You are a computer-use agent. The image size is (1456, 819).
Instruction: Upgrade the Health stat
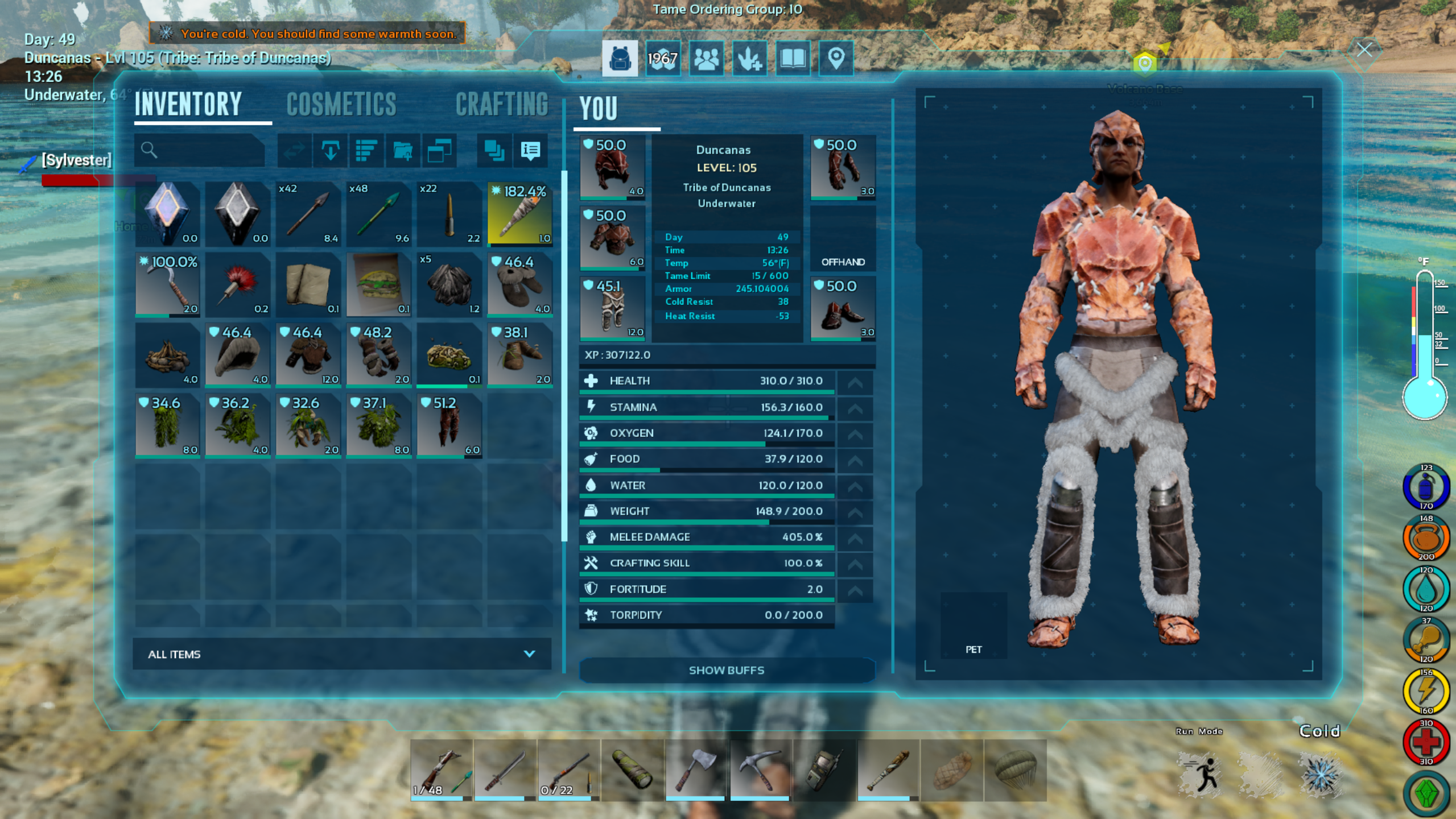855,382
